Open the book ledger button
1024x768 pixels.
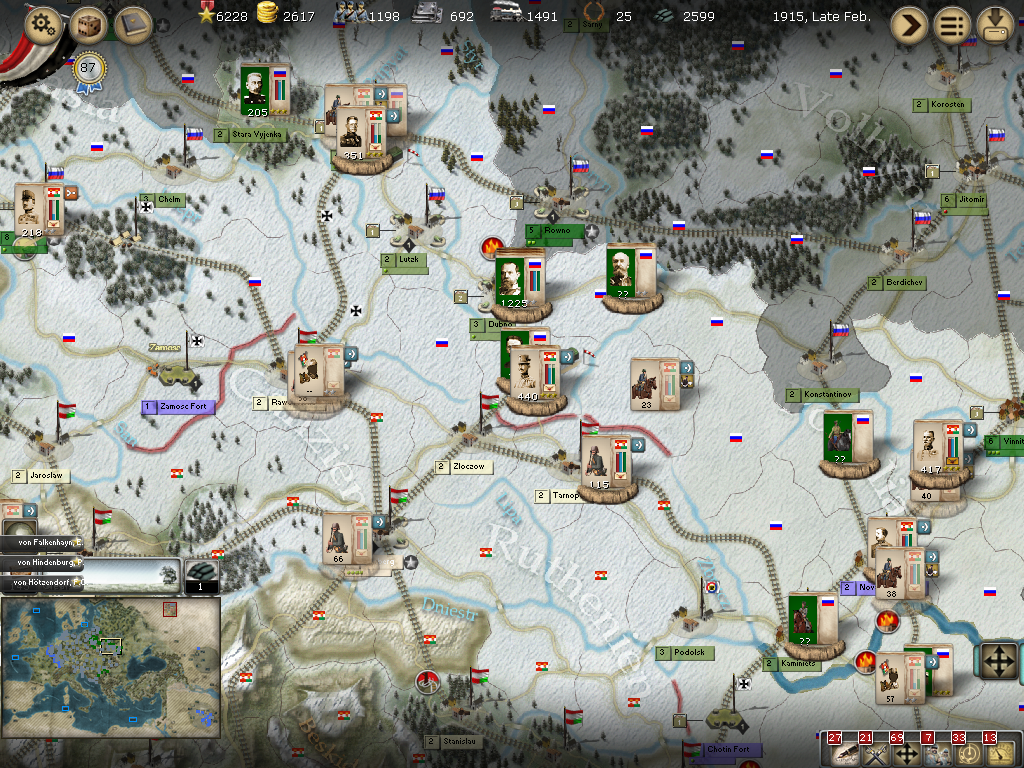[132, 24]
